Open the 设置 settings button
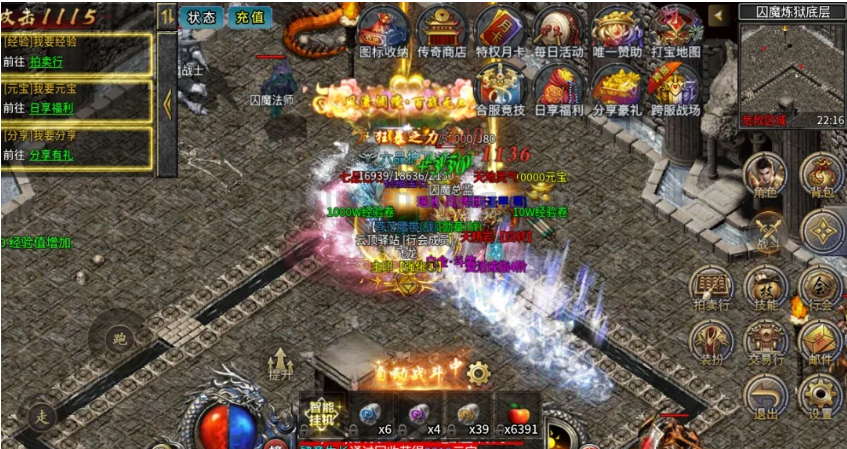This screenshot has width=847, height=449. point(821,398)
